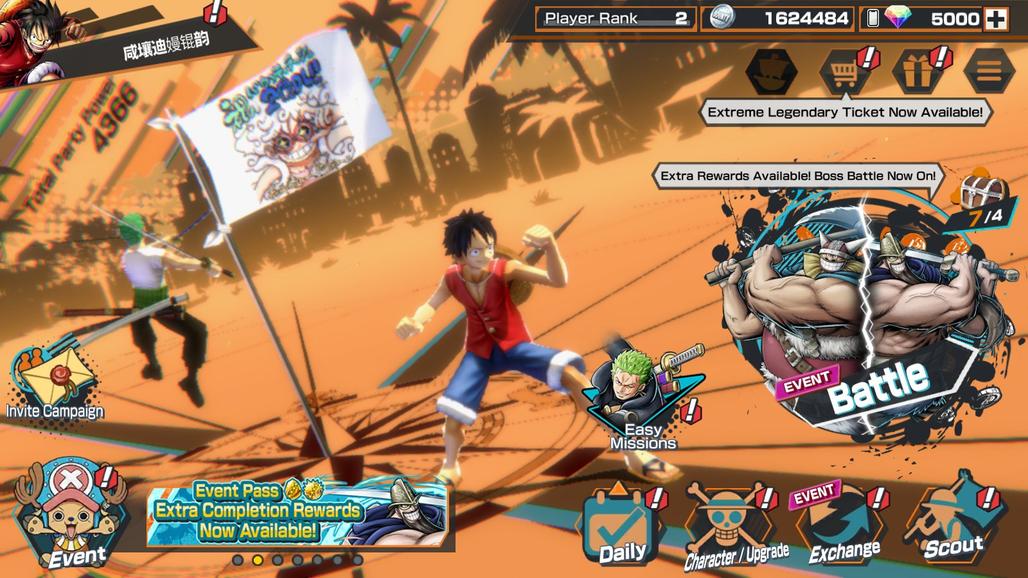Open the hamburger main menu

tap(988, 72)
